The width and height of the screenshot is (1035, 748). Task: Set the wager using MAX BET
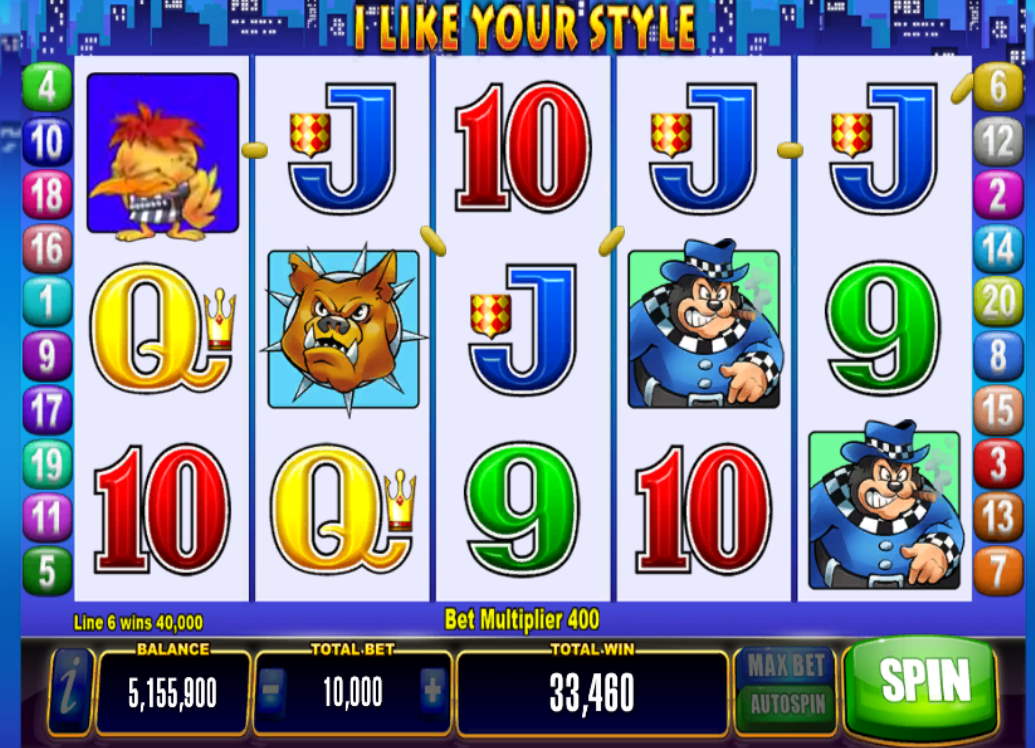coord(786,664)
